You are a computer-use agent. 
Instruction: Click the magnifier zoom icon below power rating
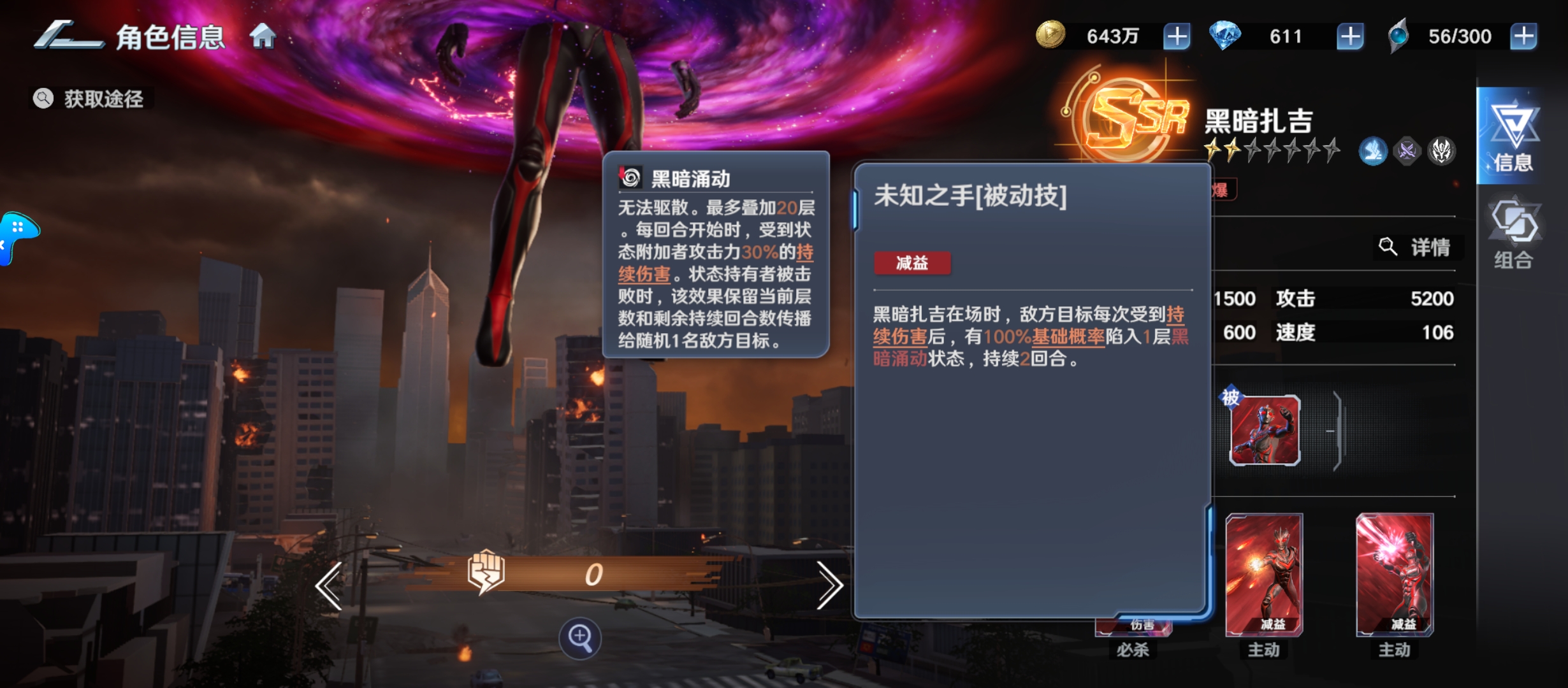pyautogui.click(x=579, y=640)
